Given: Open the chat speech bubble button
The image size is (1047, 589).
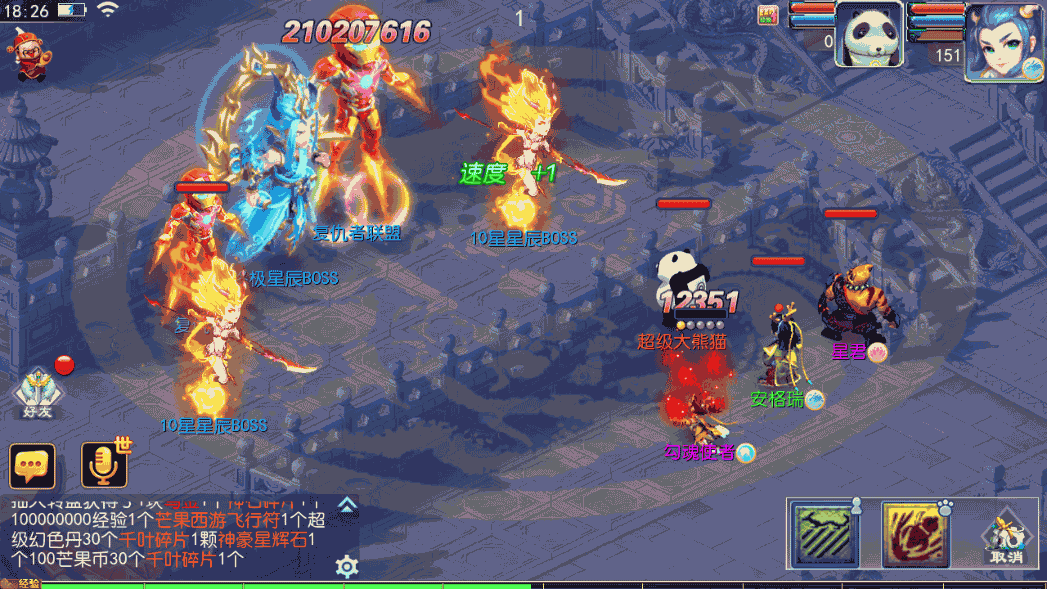Looking at the screenshot, I should coord(32,466).
